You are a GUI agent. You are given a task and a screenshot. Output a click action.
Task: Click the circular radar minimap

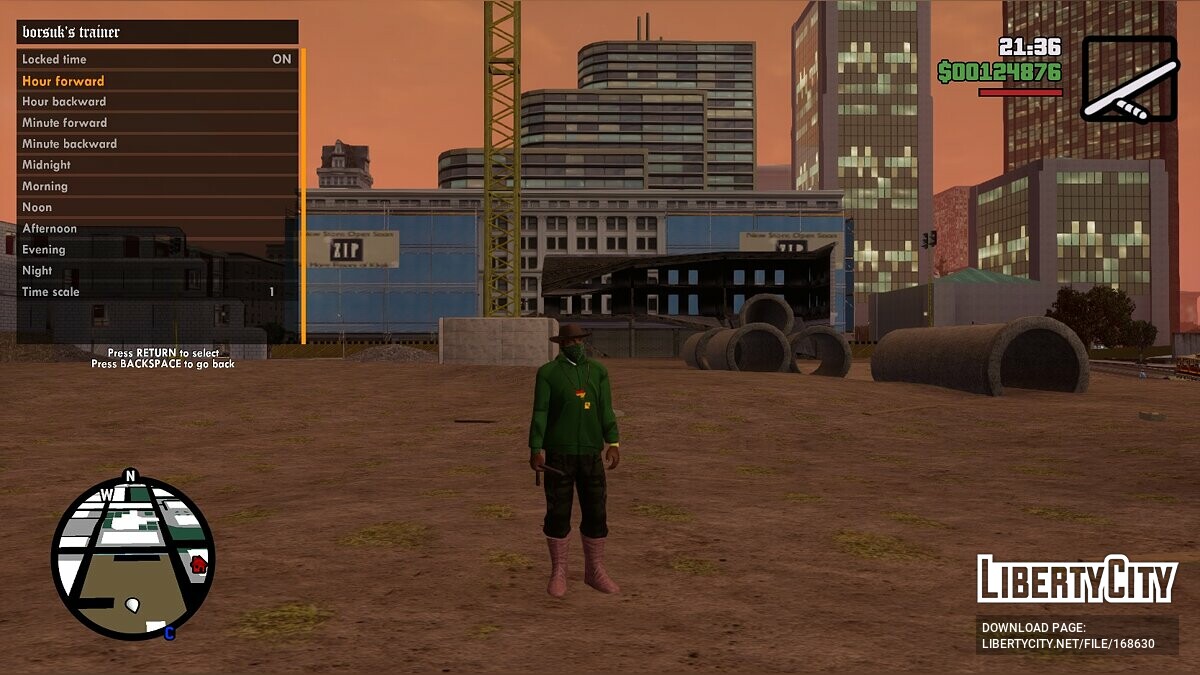pos(132,558)
